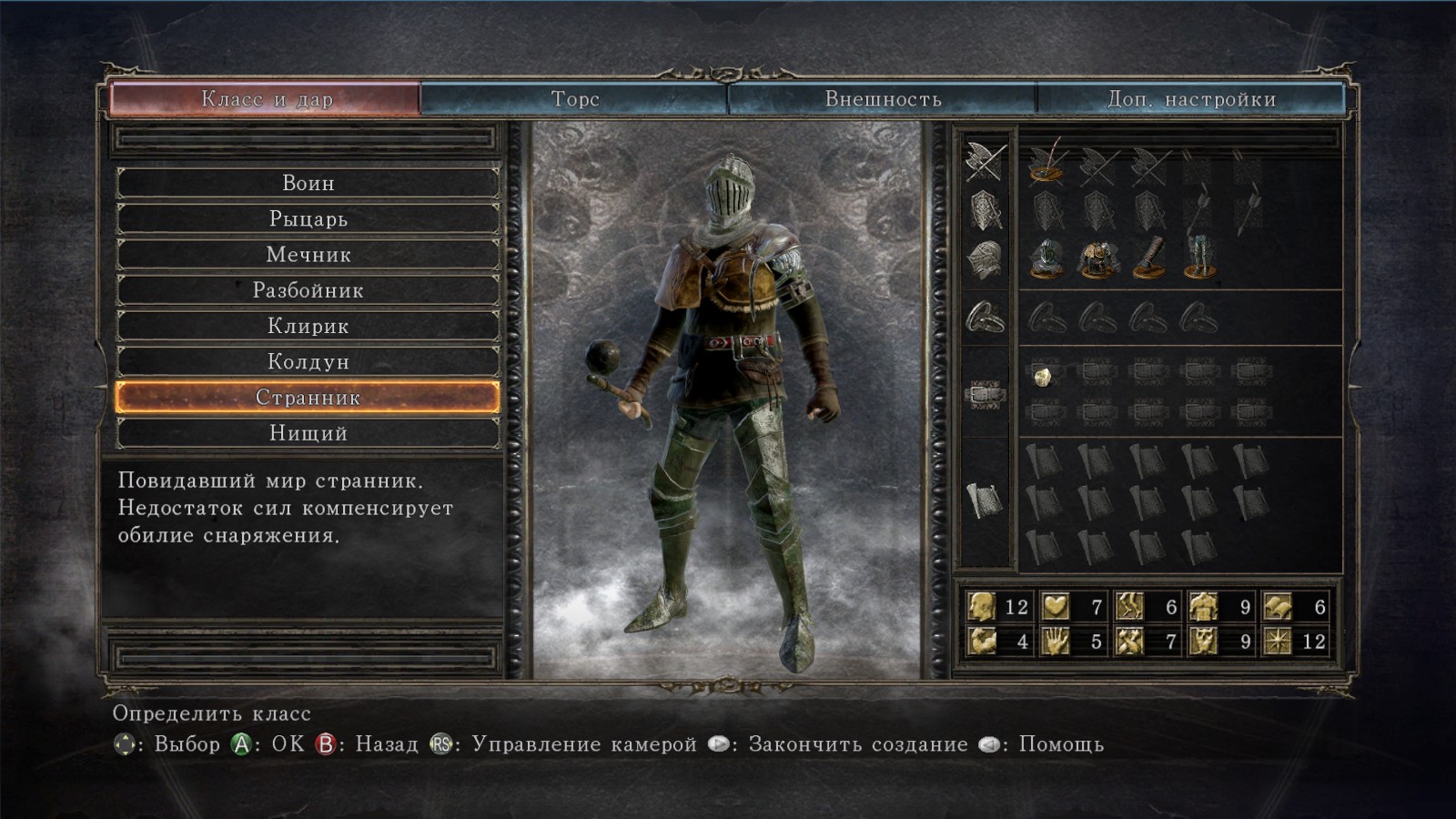Image resolution: width=1456 pixels, height=819 pixels.
Task: Pick the Рыцарь class
Action: pyautogui.click(x=308, y=218)
